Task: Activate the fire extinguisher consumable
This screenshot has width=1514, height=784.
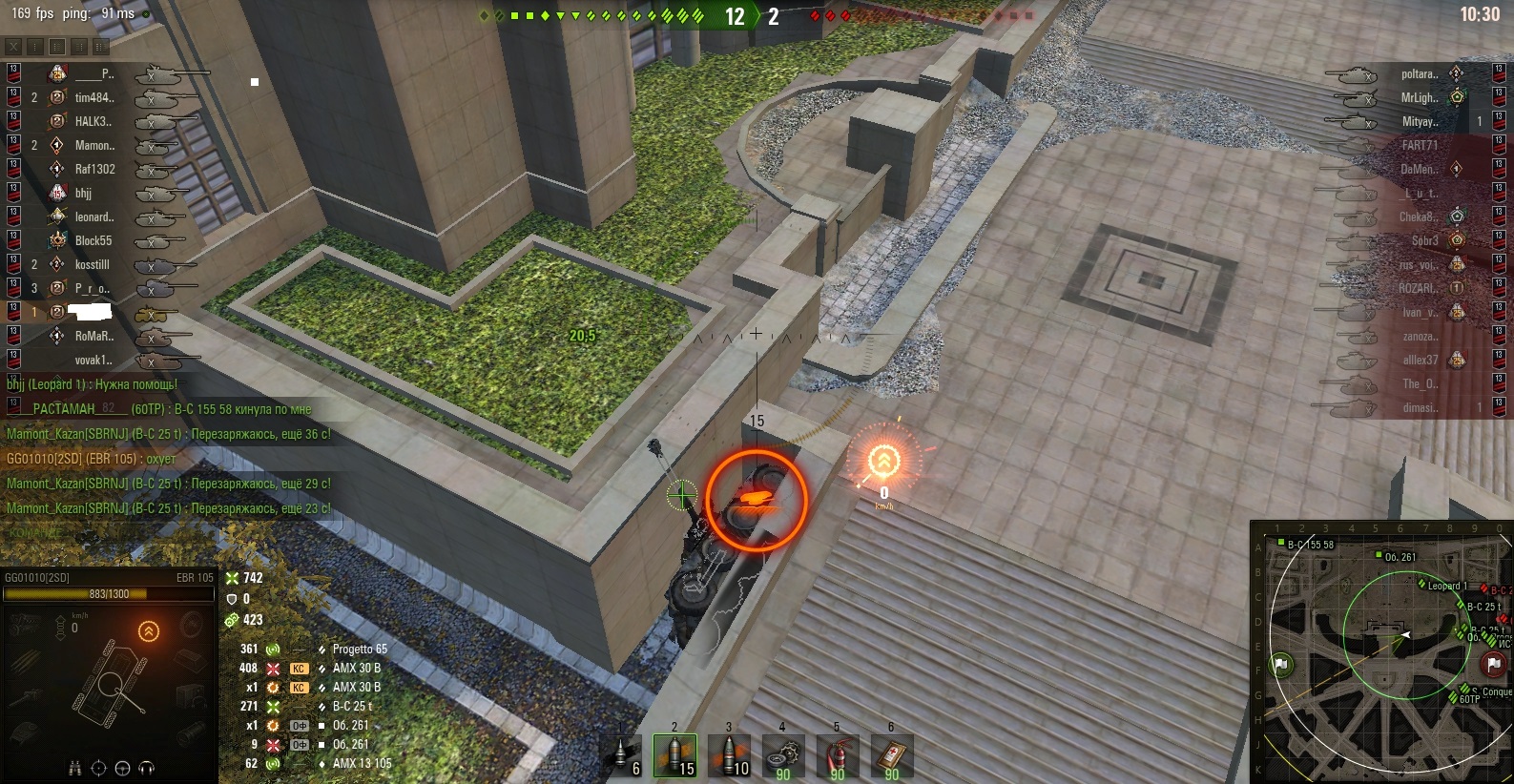Action: coord(837,755)
